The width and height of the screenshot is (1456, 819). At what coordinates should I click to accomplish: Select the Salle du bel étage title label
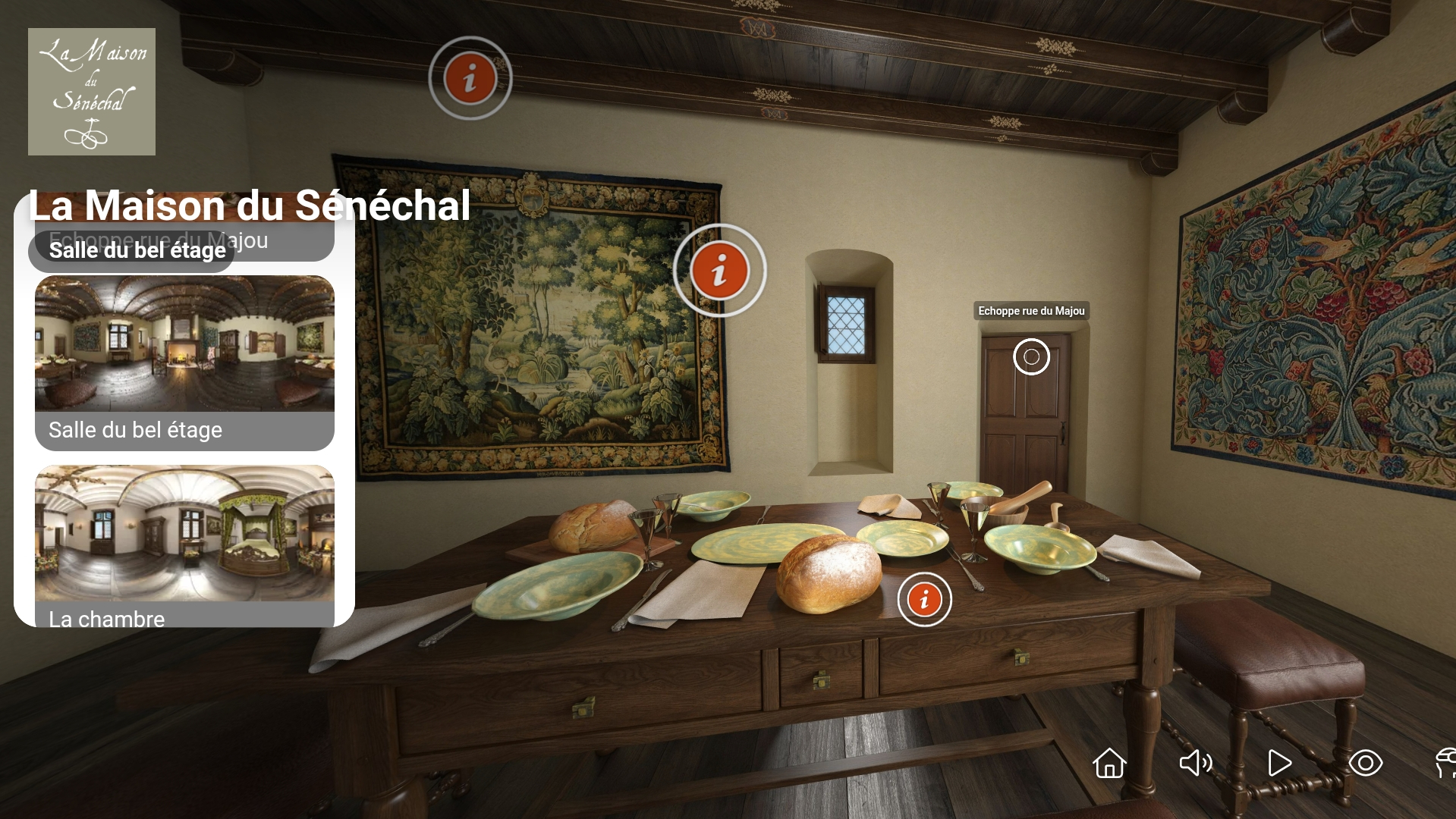pyautogui.click(x=137, y=250)
